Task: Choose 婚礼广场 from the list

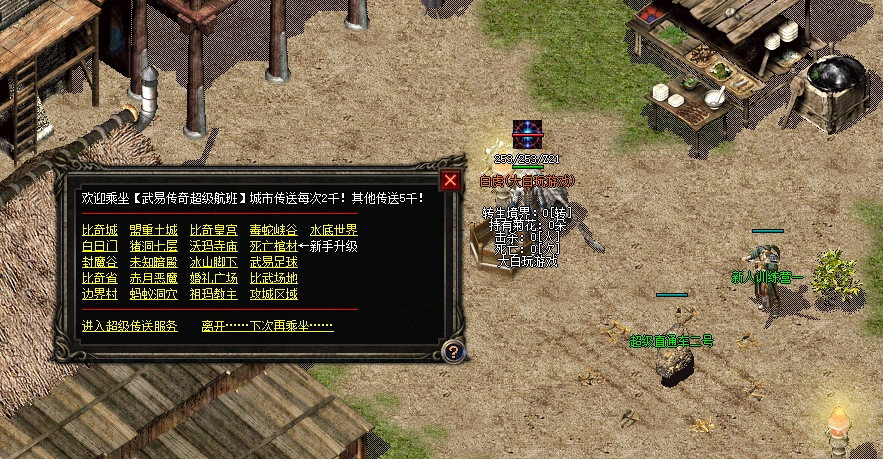Action: coord(213,278)
